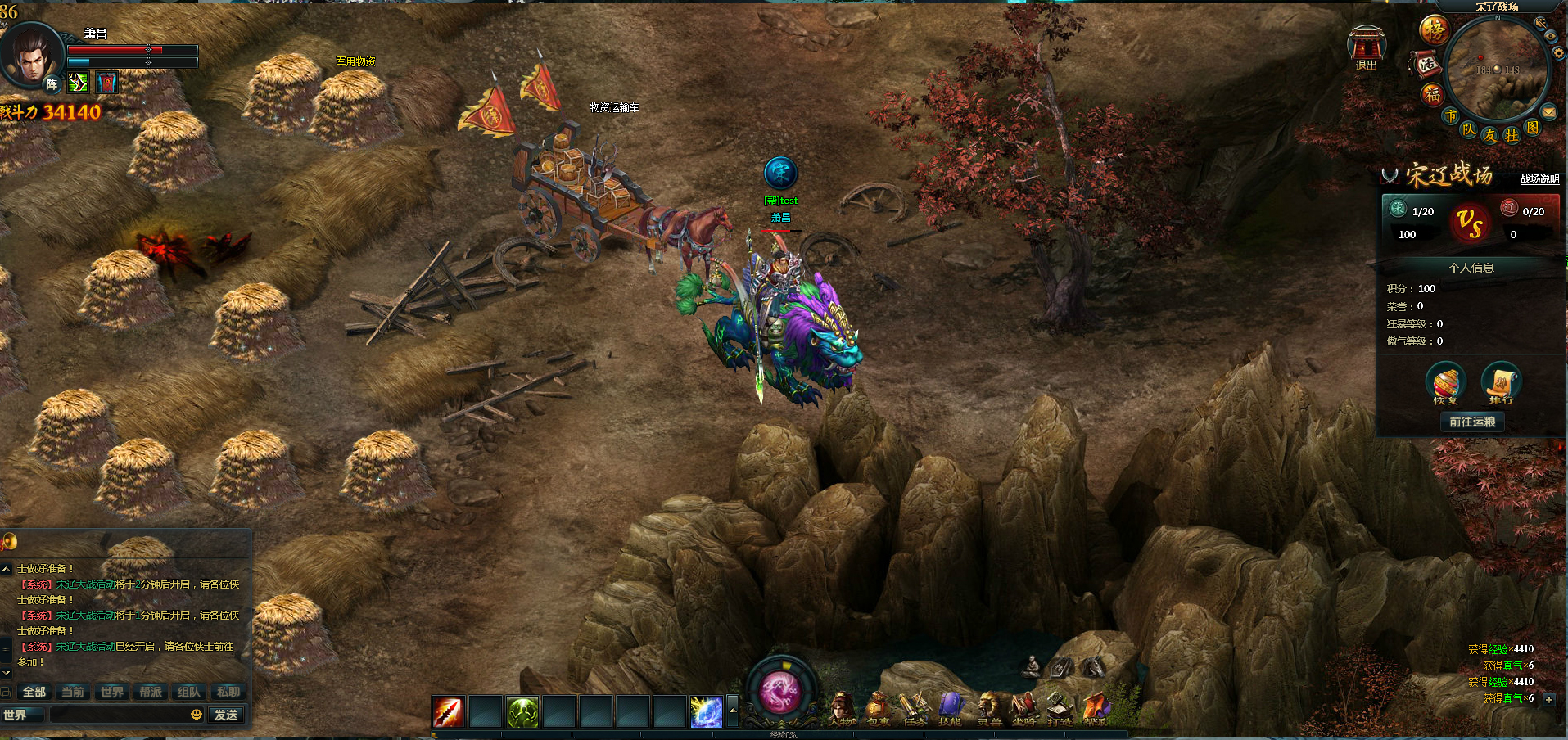Click the minimap gear settings button
The width and height of the screenshot is (1568, 740).
[1557, 53]
